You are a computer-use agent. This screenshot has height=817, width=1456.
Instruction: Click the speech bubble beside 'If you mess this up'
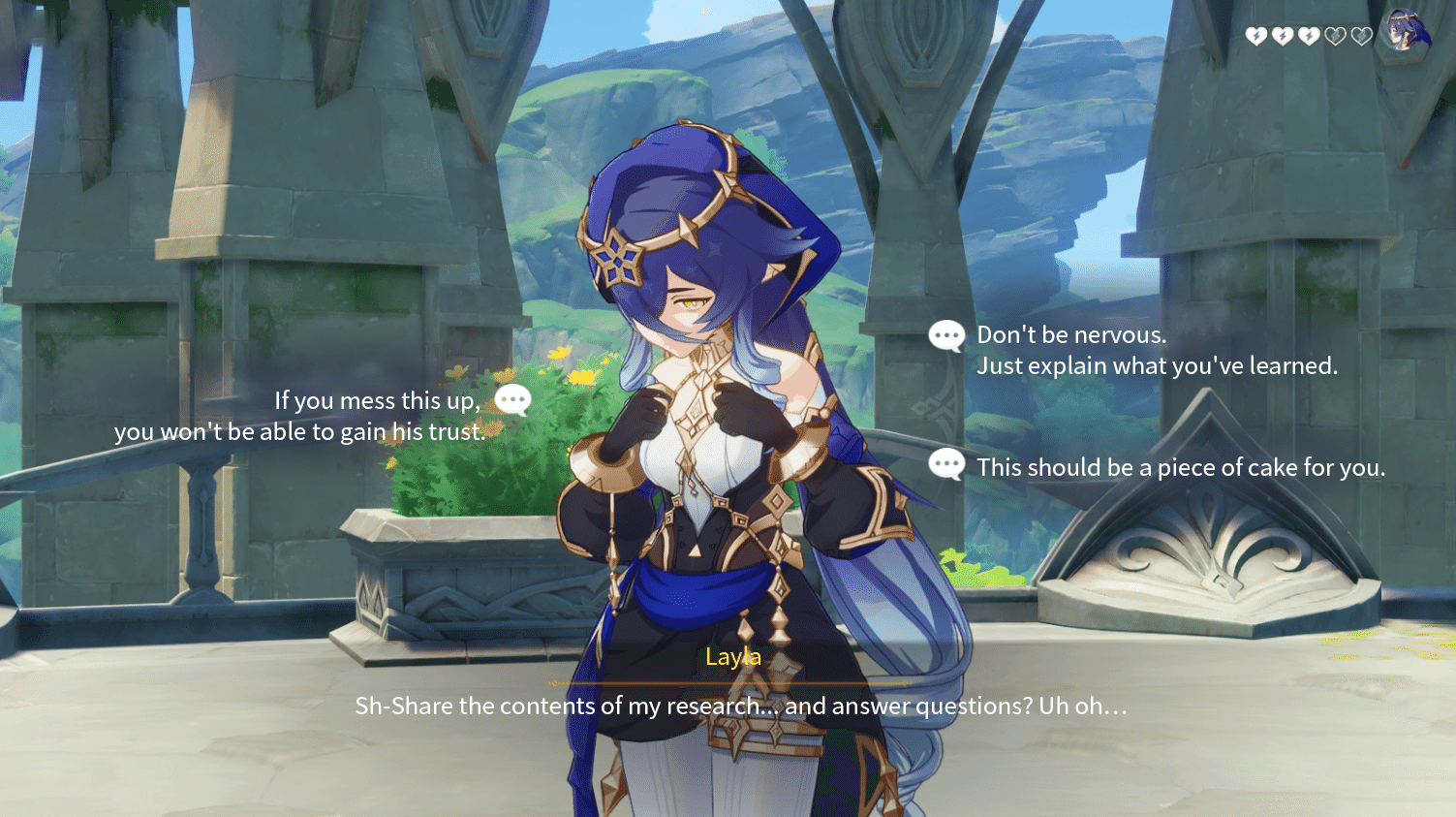[x=511, y=399]
